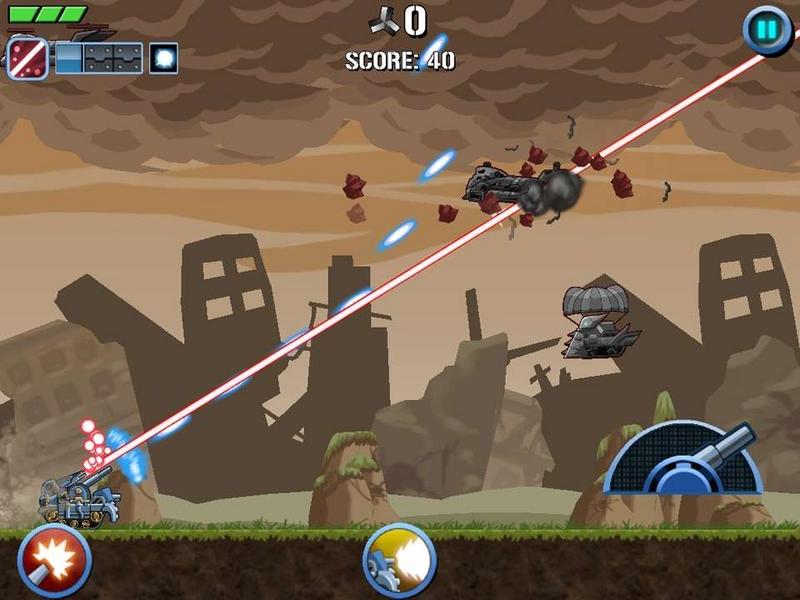Pause the game with the top-right button

766,30
